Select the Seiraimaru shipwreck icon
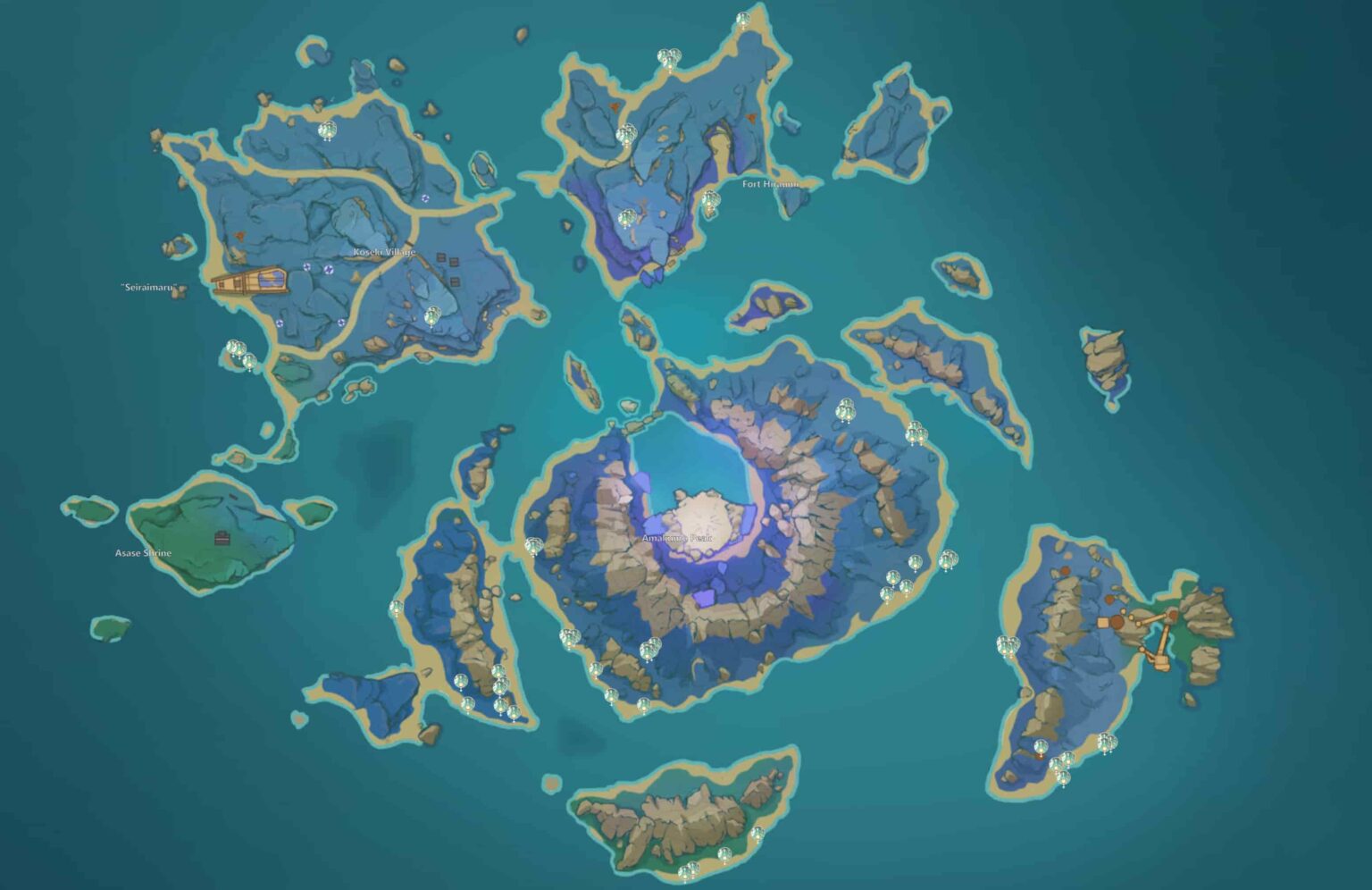This screenshot has height=890, width=1372. (x=248, y=281)
